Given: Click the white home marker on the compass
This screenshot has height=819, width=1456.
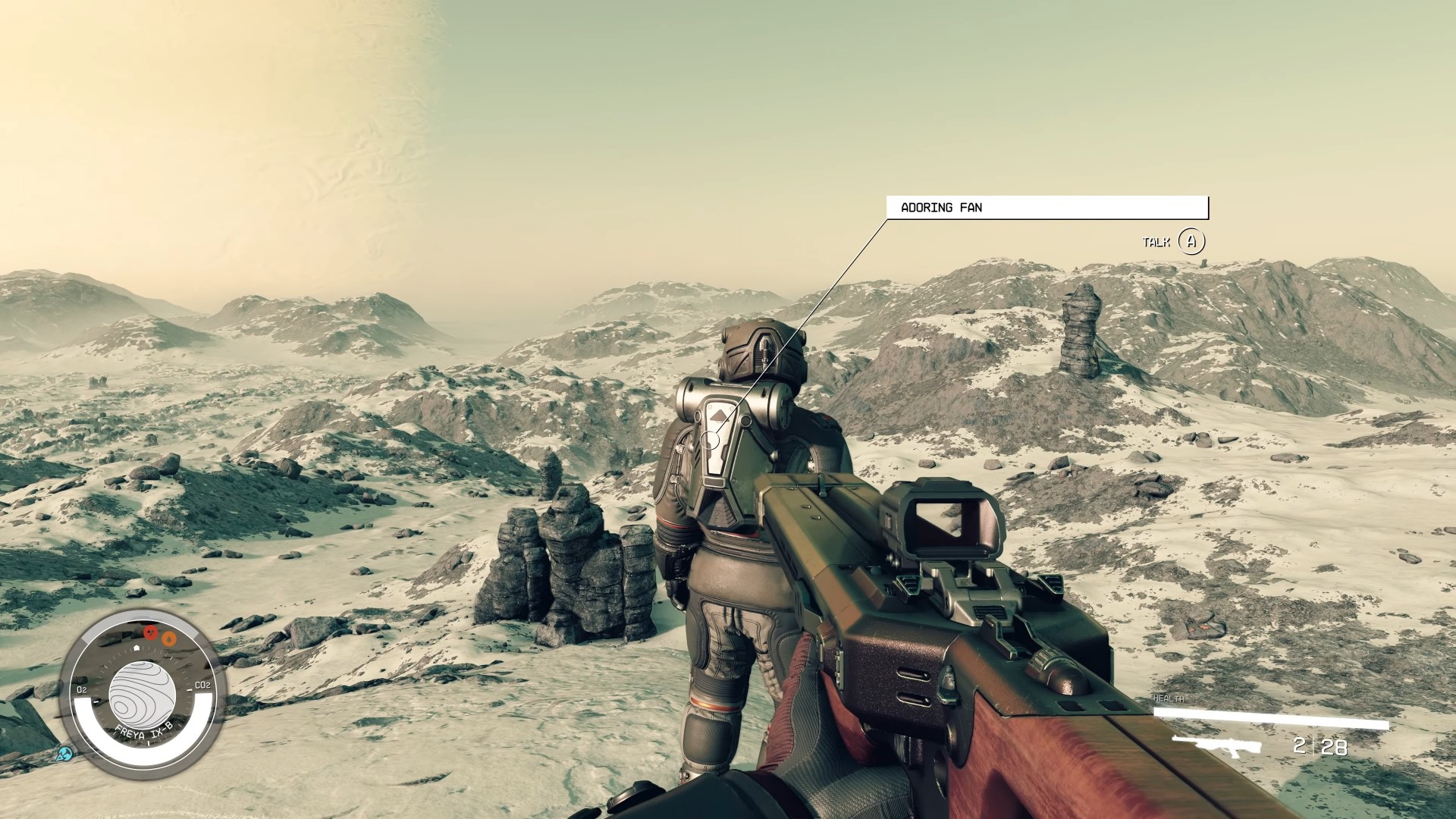Looking at the screenshot, I should tap(136, 648).
